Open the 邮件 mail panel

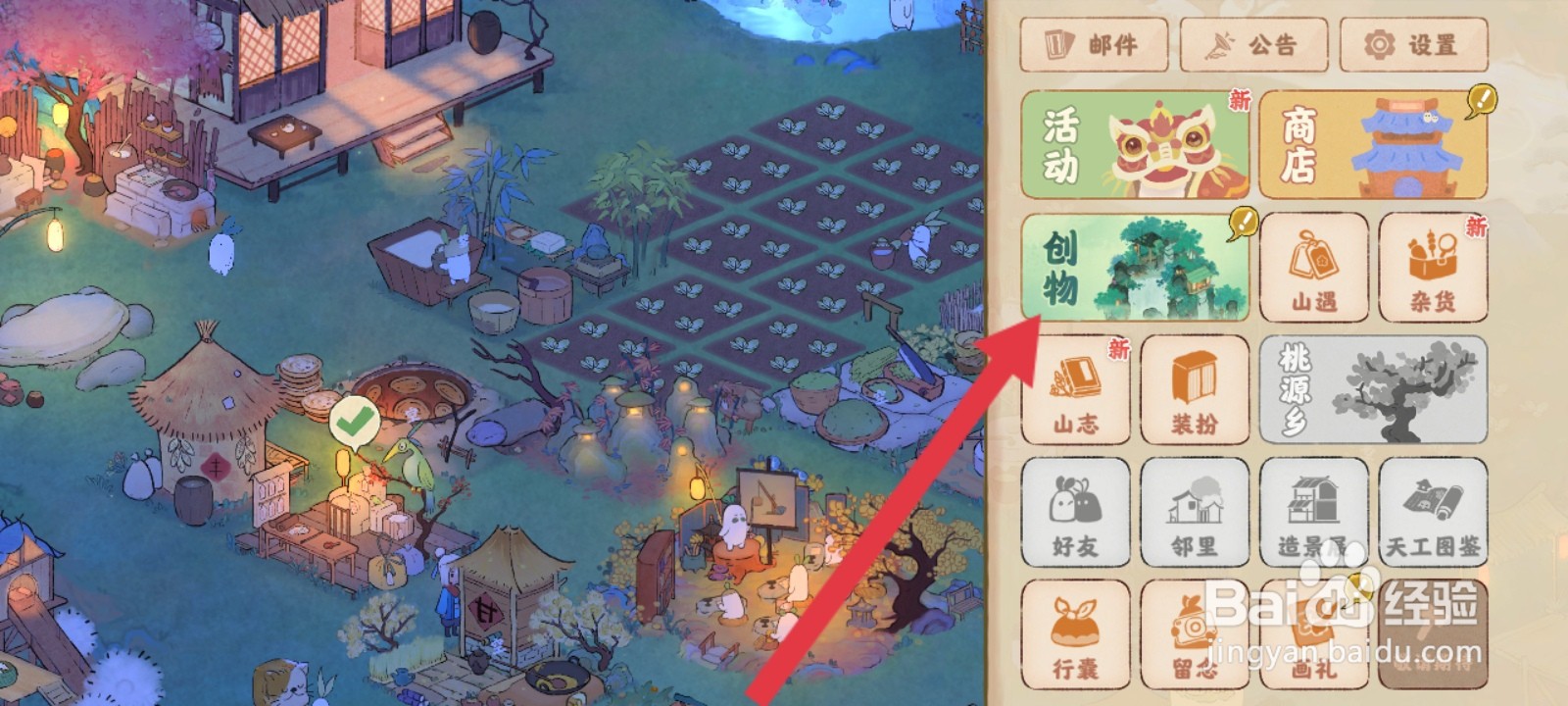[x=1095, y=44]
